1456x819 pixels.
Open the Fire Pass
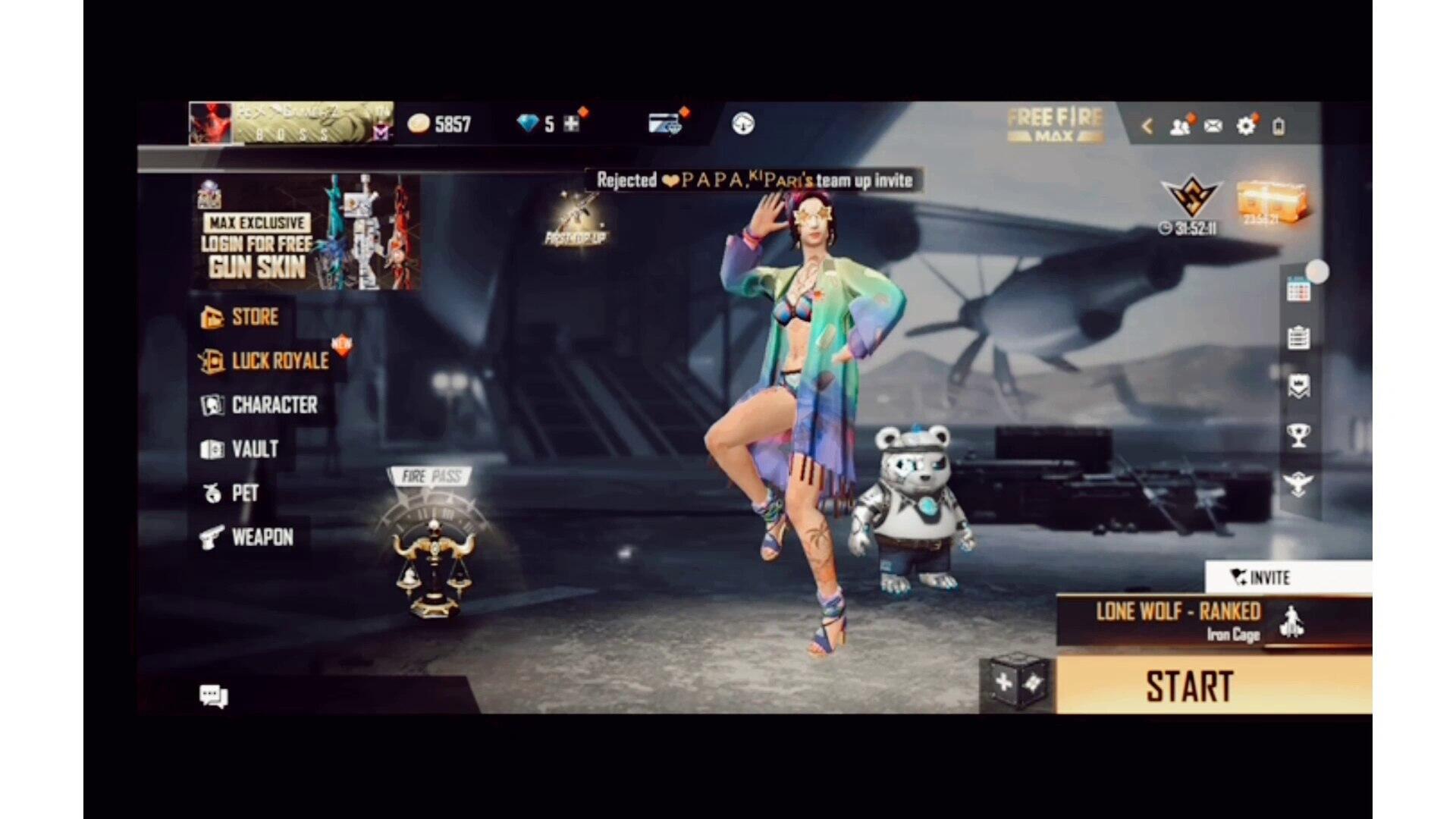click(433, 542)
